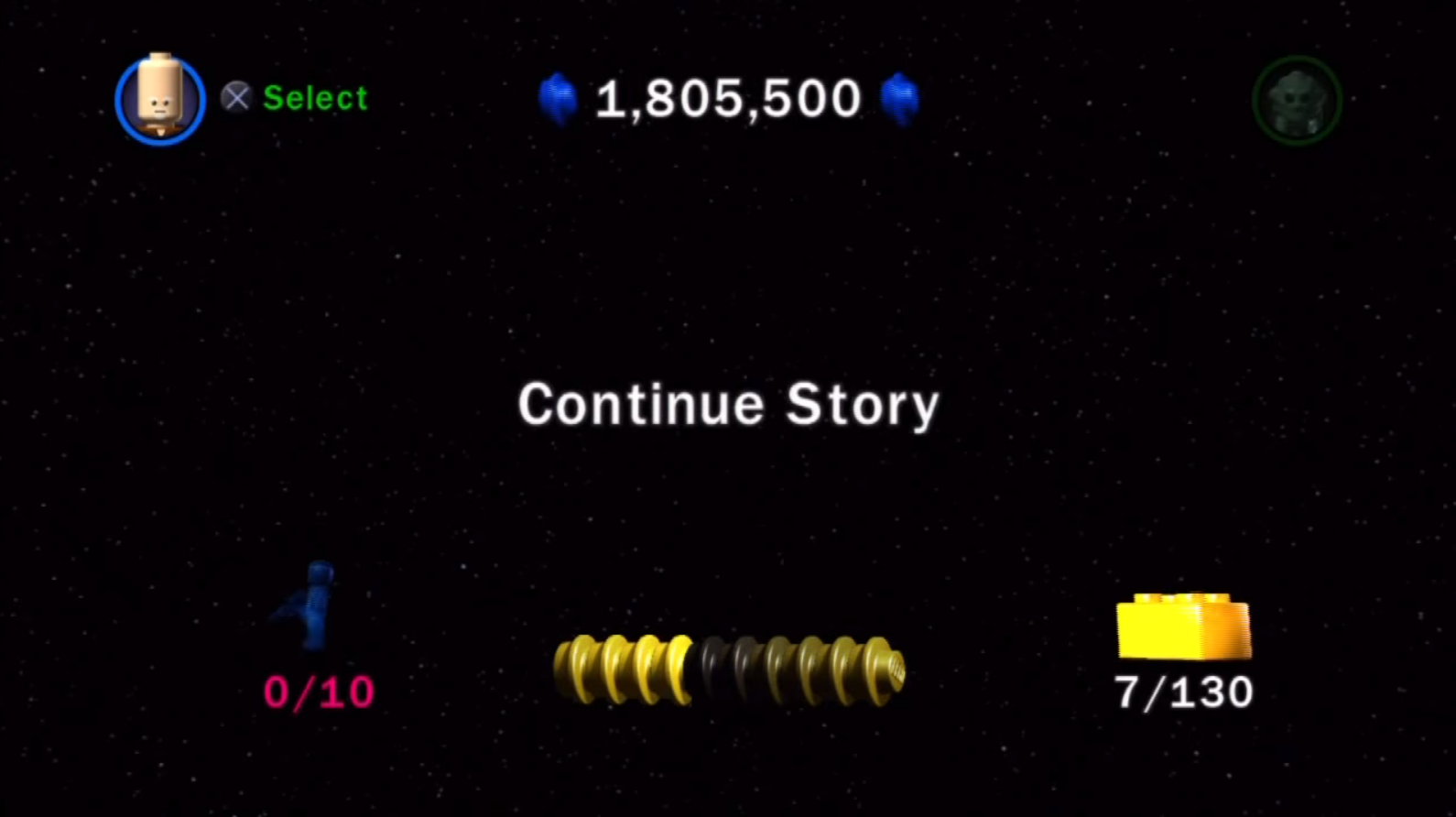Click the blue stud icon left of the score
The height and width of the screenshot is (817, 1456).
tap(557, 99)
